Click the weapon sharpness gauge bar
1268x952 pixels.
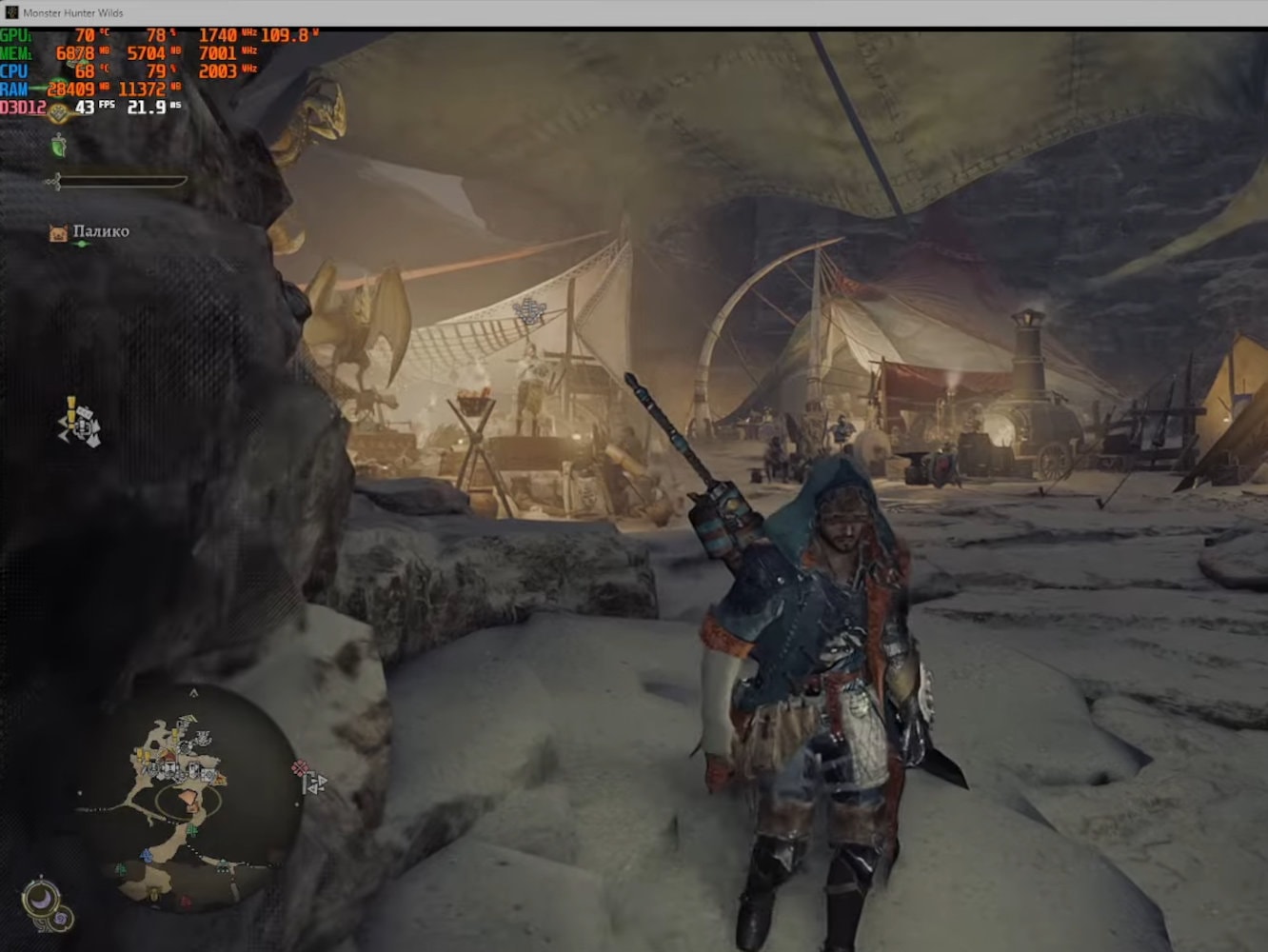click(124, 179)
